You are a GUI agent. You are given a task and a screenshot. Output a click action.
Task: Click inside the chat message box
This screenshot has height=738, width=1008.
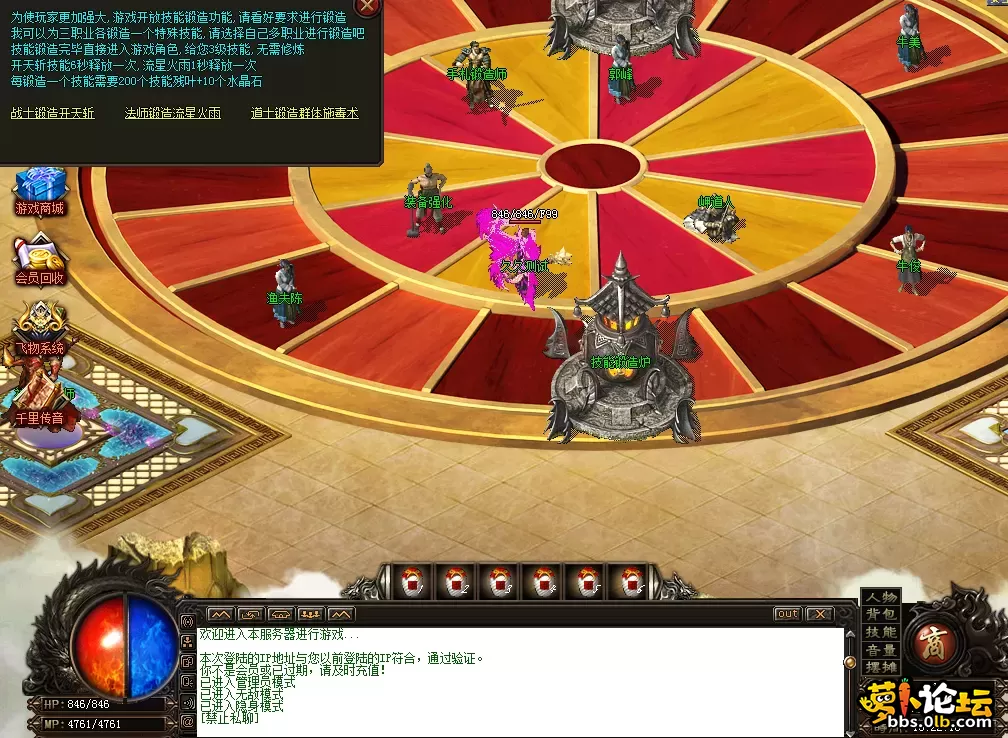[520, 680]
